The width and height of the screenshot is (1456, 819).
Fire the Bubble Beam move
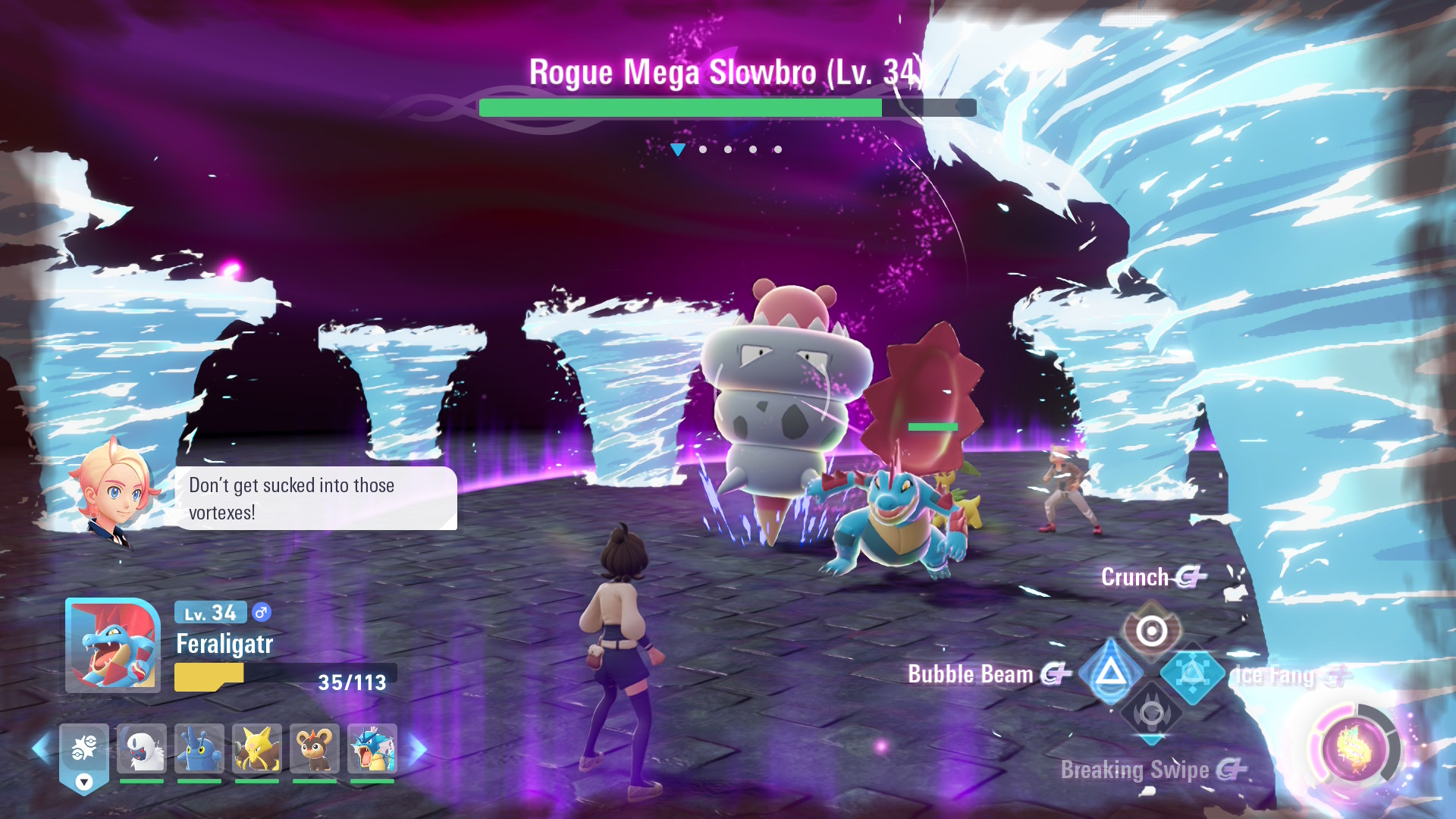[1110, 672]
